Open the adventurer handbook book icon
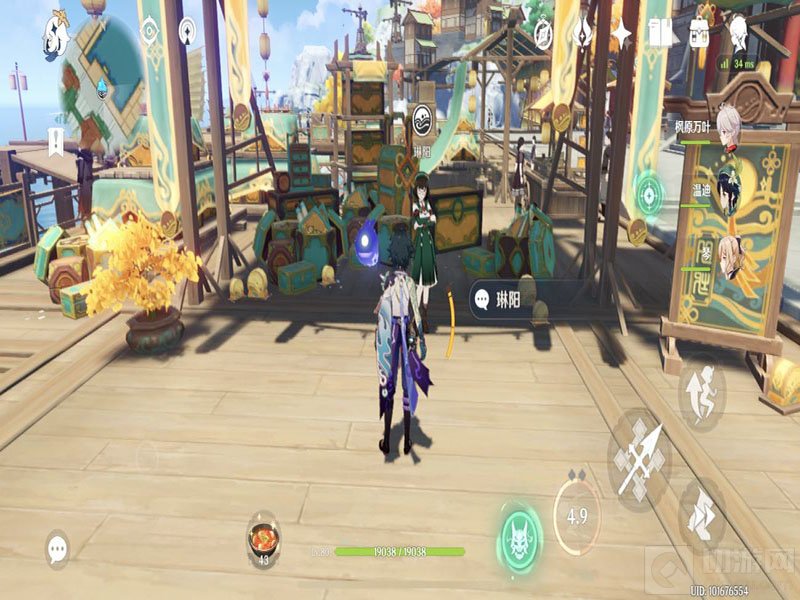 [660, 33]
